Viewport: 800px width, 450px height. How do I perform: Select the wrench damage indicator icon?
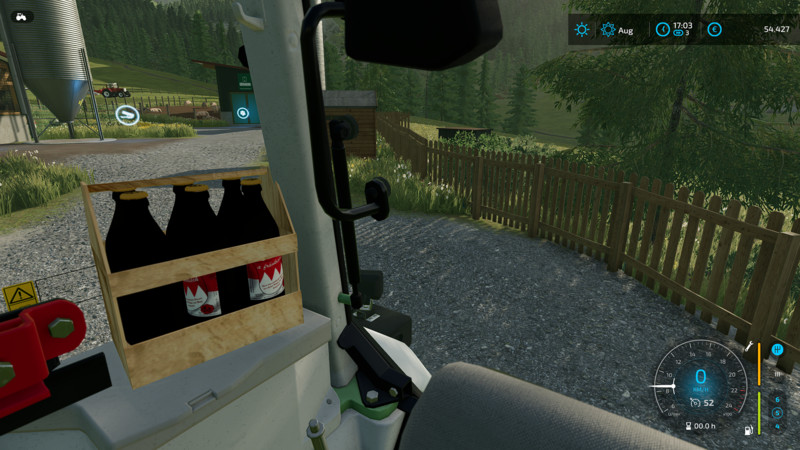click(x=749, y=346)
